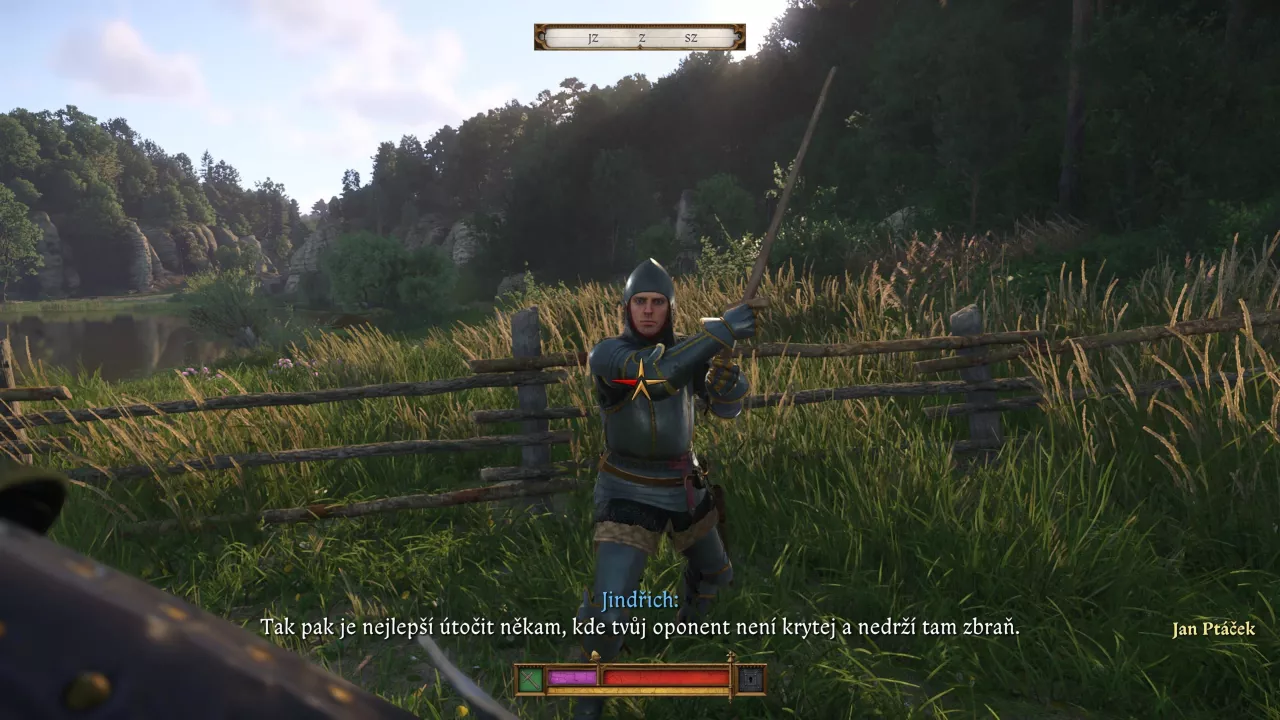
Task: Click the purple stamina bar on the HUD
Action: pyautogui.click(x=573, y=677)
